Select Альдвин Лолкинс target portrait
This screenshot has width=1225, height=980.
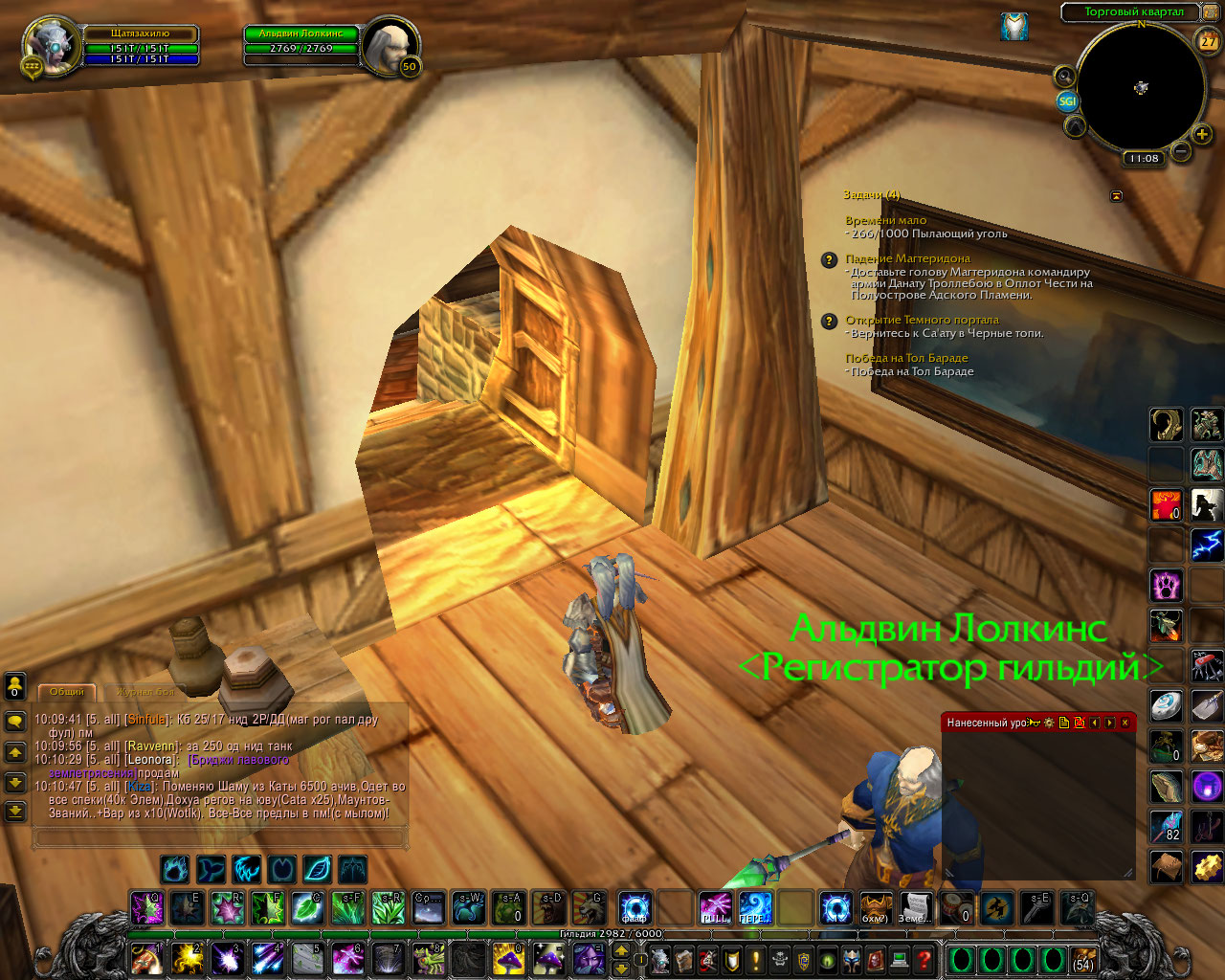[390, 44]
